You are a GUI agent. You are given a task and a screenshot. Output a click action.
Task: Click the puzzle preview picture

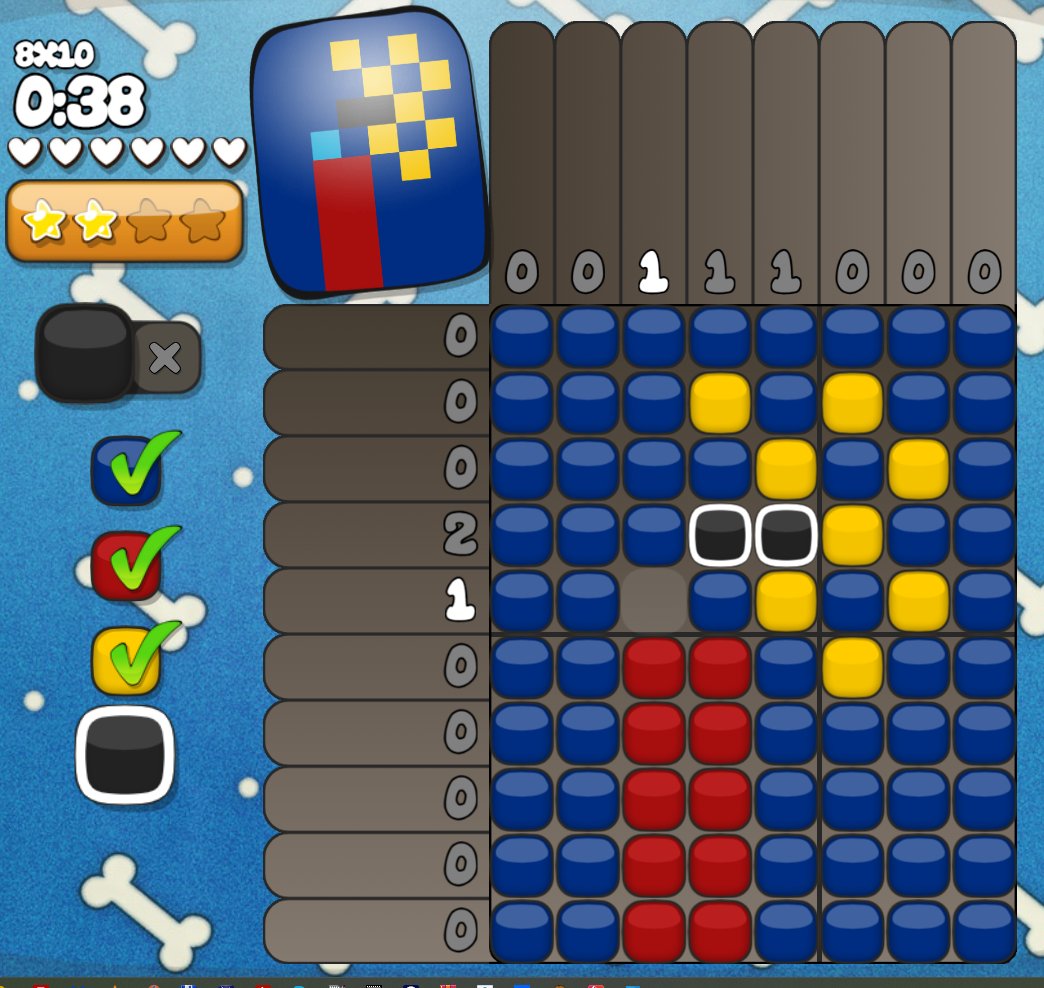(x=370, y=155)
